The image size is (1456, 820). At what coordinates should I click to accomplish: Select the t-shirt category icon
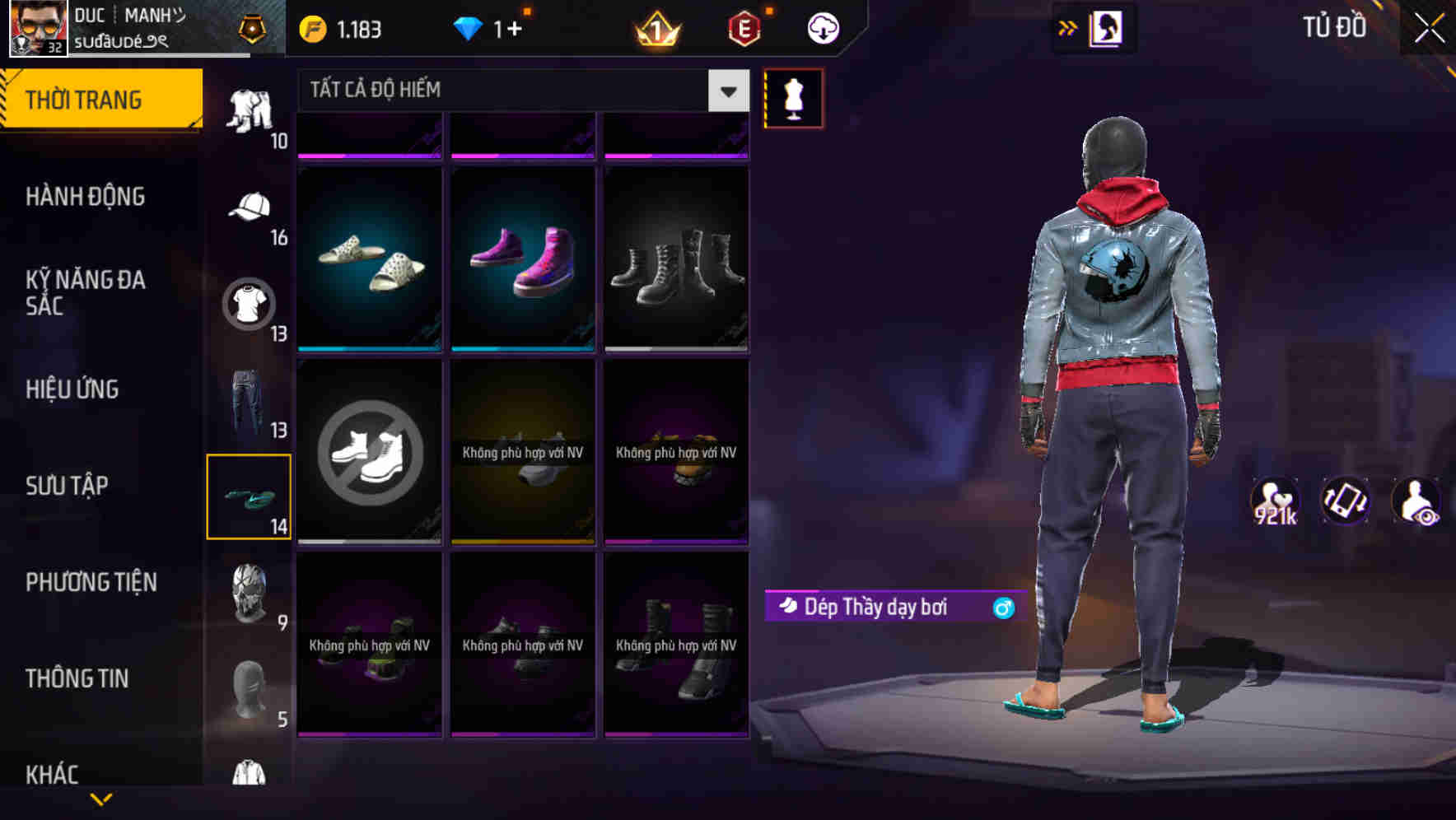click(249, 302)
